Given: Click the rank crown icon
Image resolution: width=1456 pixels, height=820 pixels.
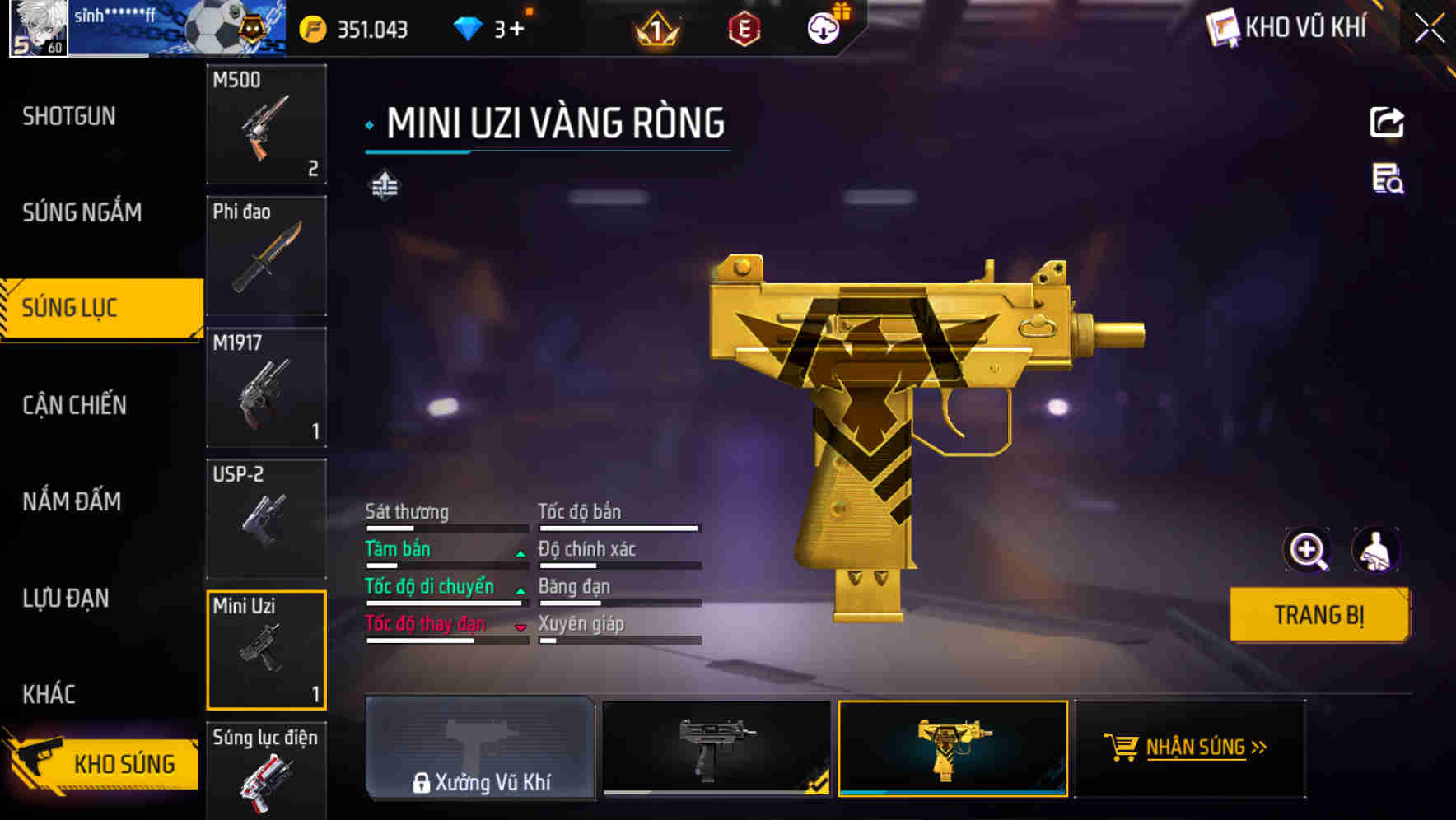Looking at the screenshot, I should pyautogui.click(x=655, y=27).
